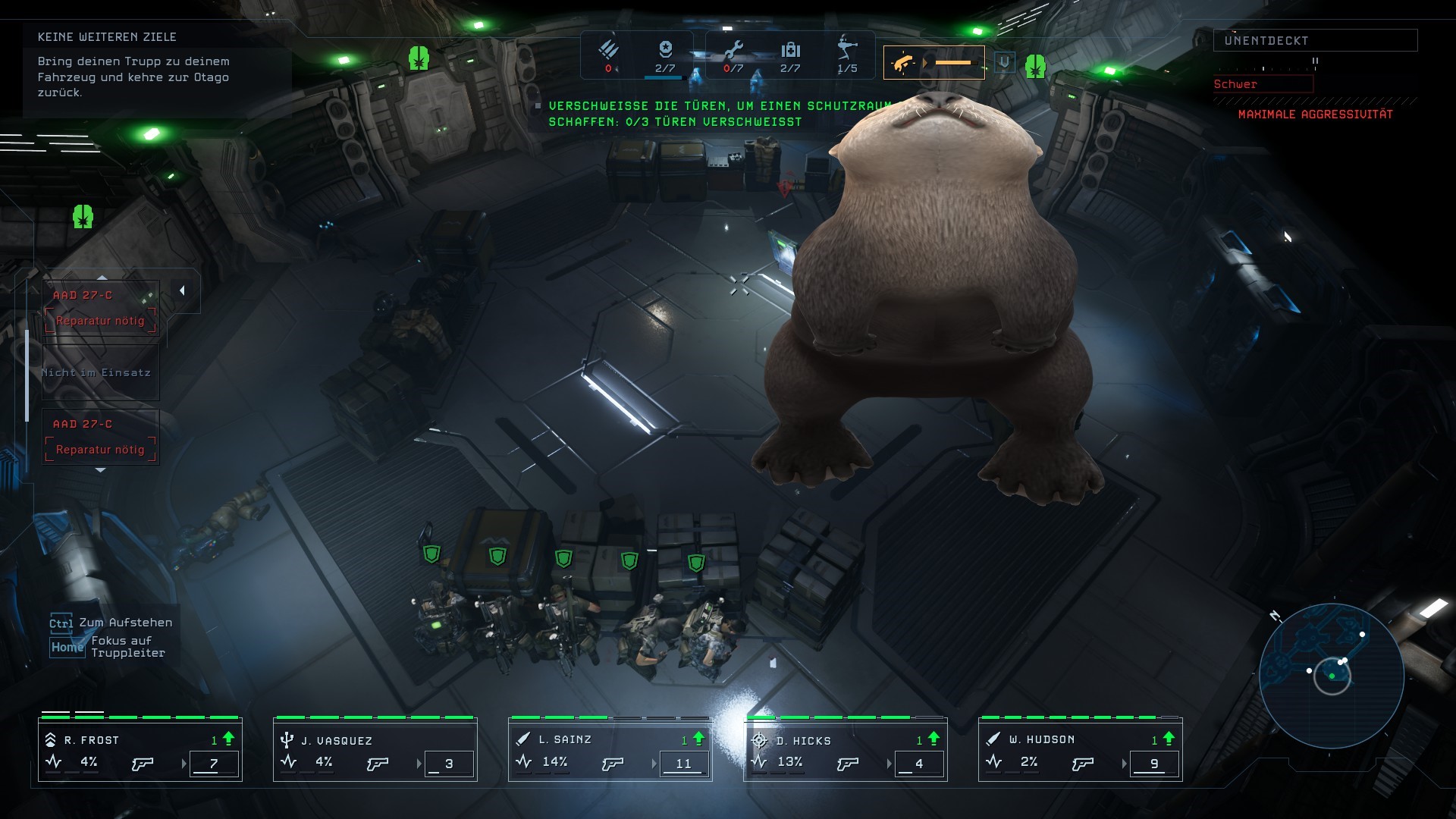Select the 'Nicht im Einsatz' sentry slot

coord(100,372)
